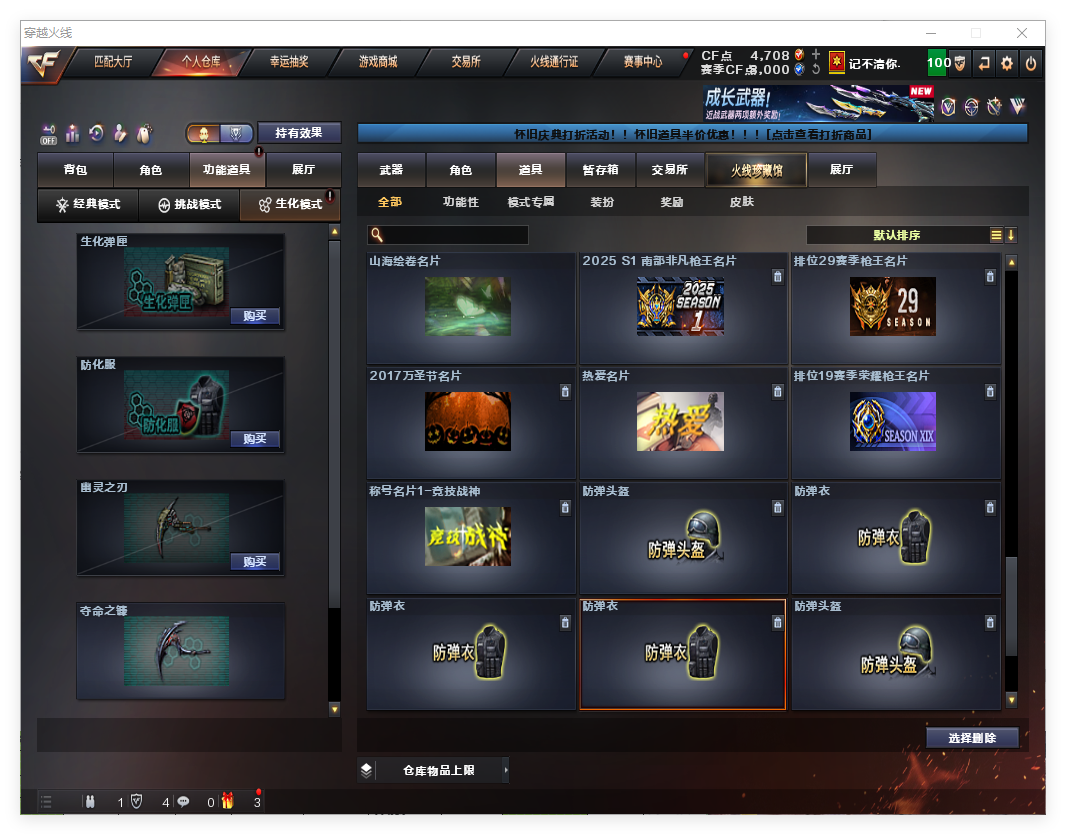This screenshot has width=1066, height=835.
Task: Buy the 防化服 item
Action: 254,439
